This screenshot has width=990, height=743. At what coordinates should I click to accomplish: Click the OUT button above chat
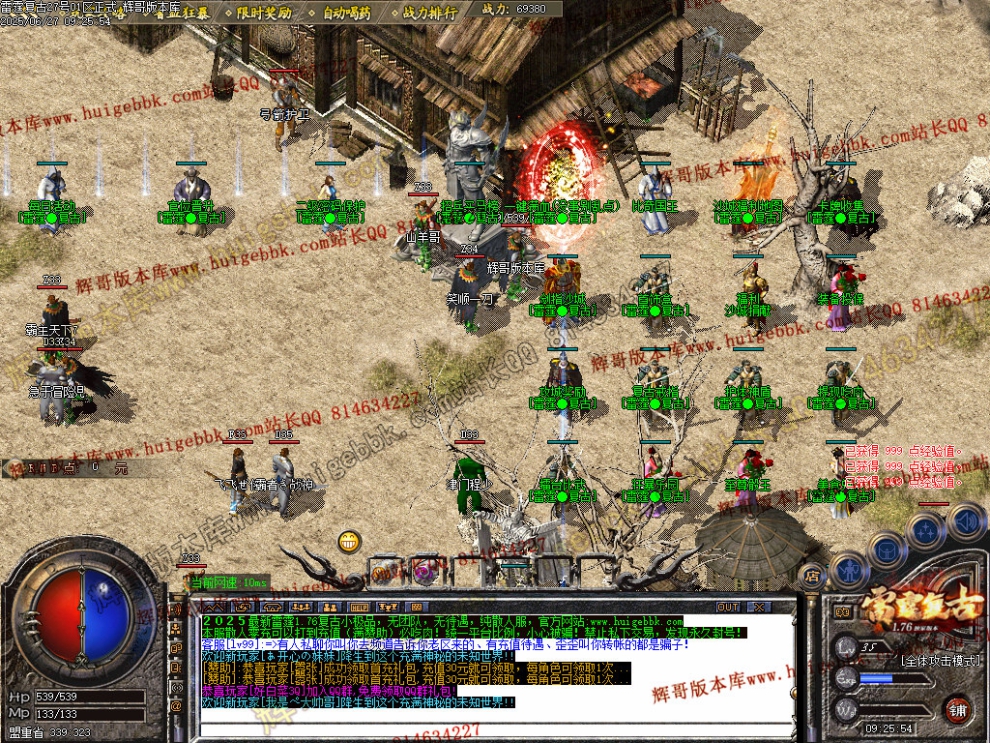[x=729, y=607]
